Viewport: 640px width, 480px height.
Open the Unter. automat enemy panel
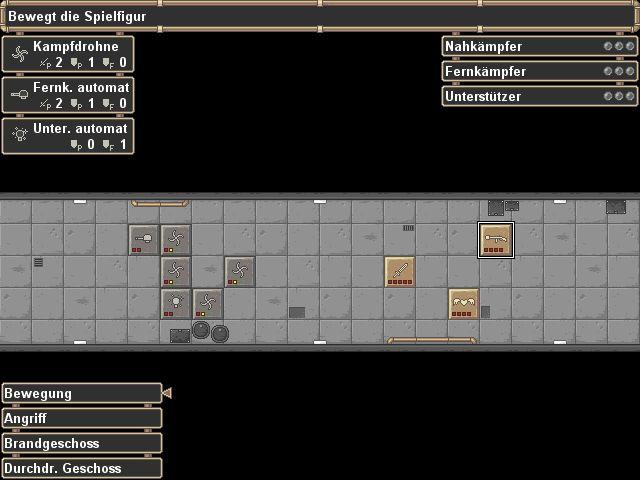tap(68, 136)
